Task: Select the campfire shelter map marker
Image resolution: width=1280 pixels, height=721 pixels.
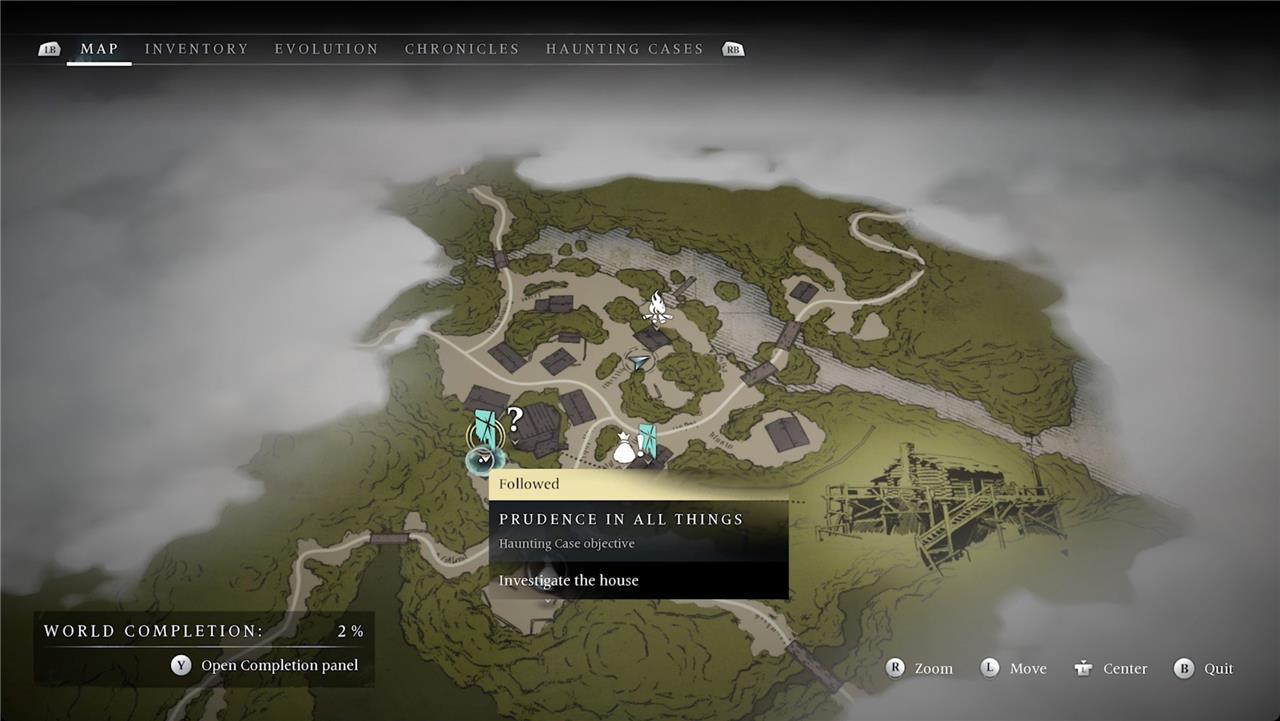Action: point(656,308)
